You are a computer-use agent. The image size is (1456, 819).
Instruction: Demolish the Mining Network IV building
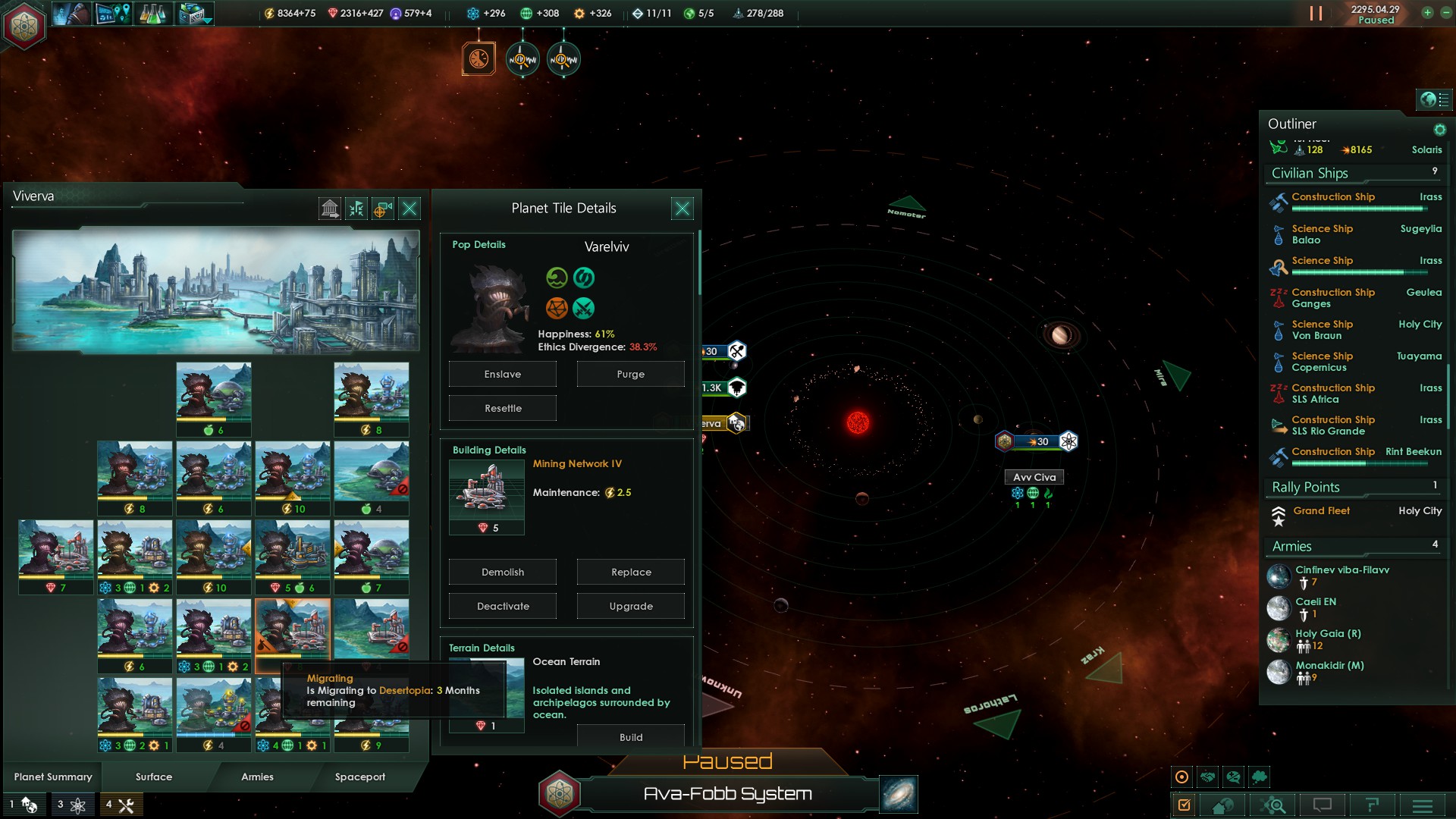(502, 573)
